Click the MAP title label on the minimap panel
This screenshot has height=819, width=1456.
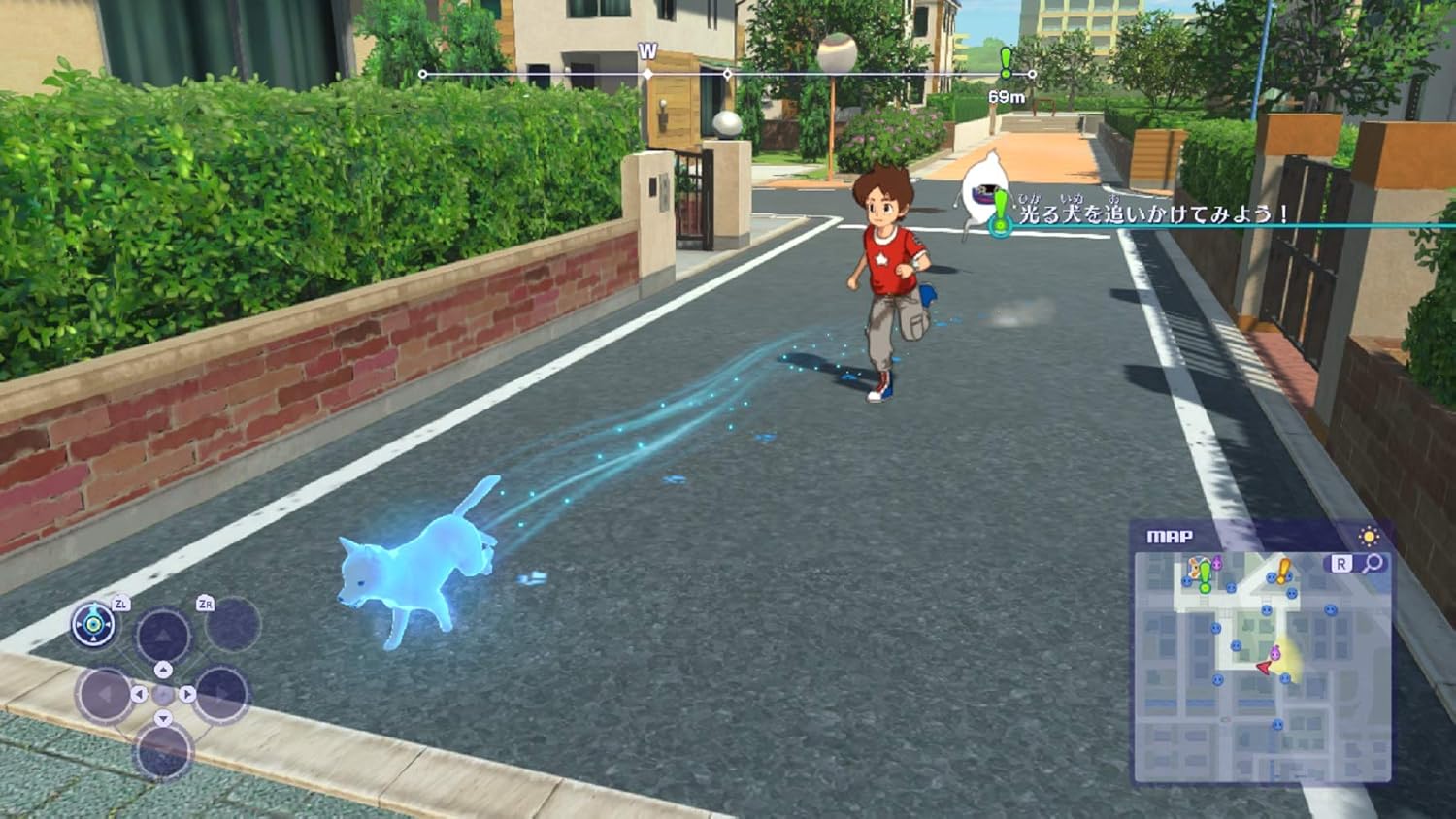(1170, 537)
